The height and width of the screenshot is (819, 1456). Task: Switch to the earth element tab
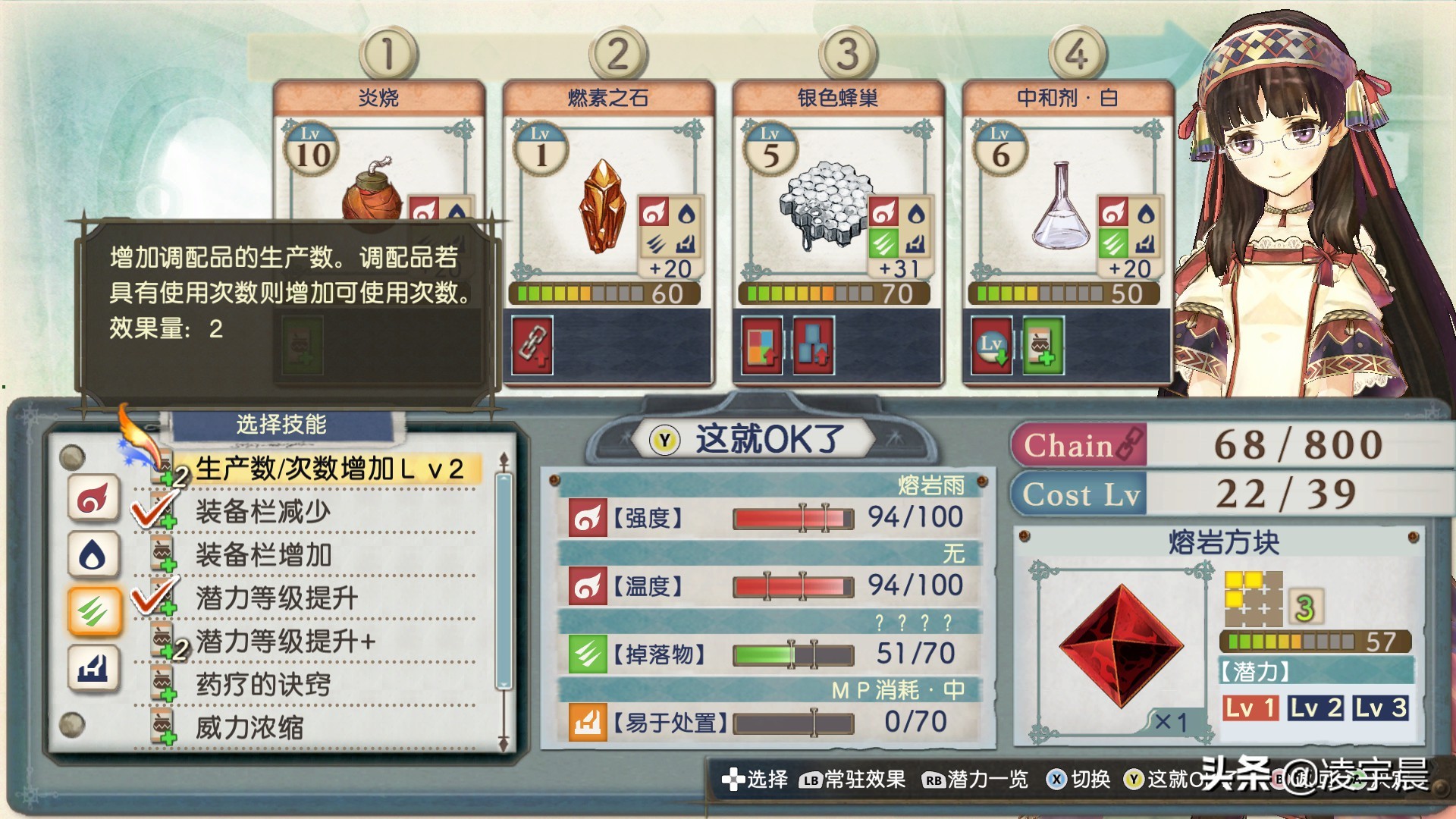93,668
